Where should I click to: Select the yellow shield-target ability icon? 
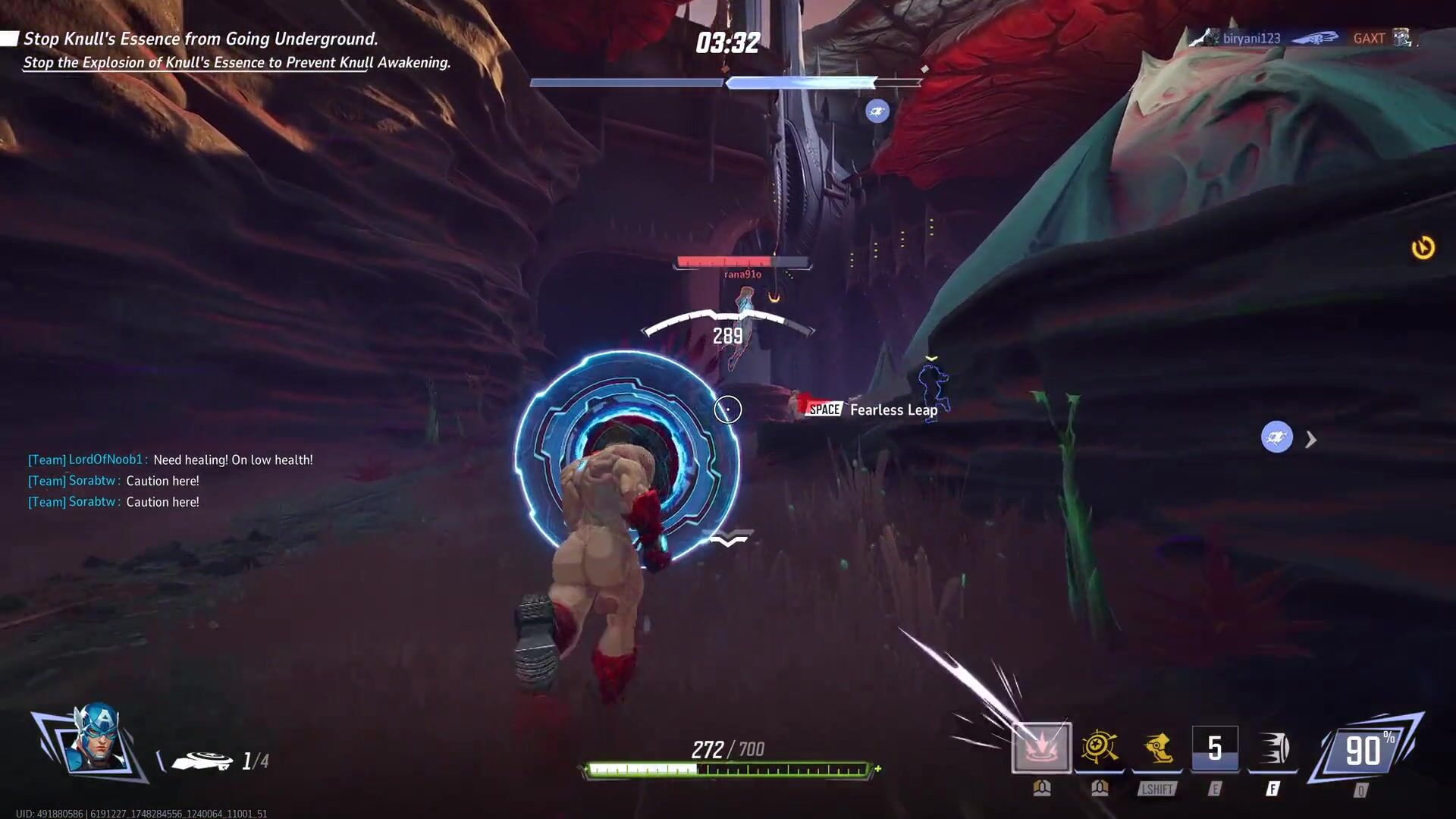1099,748
